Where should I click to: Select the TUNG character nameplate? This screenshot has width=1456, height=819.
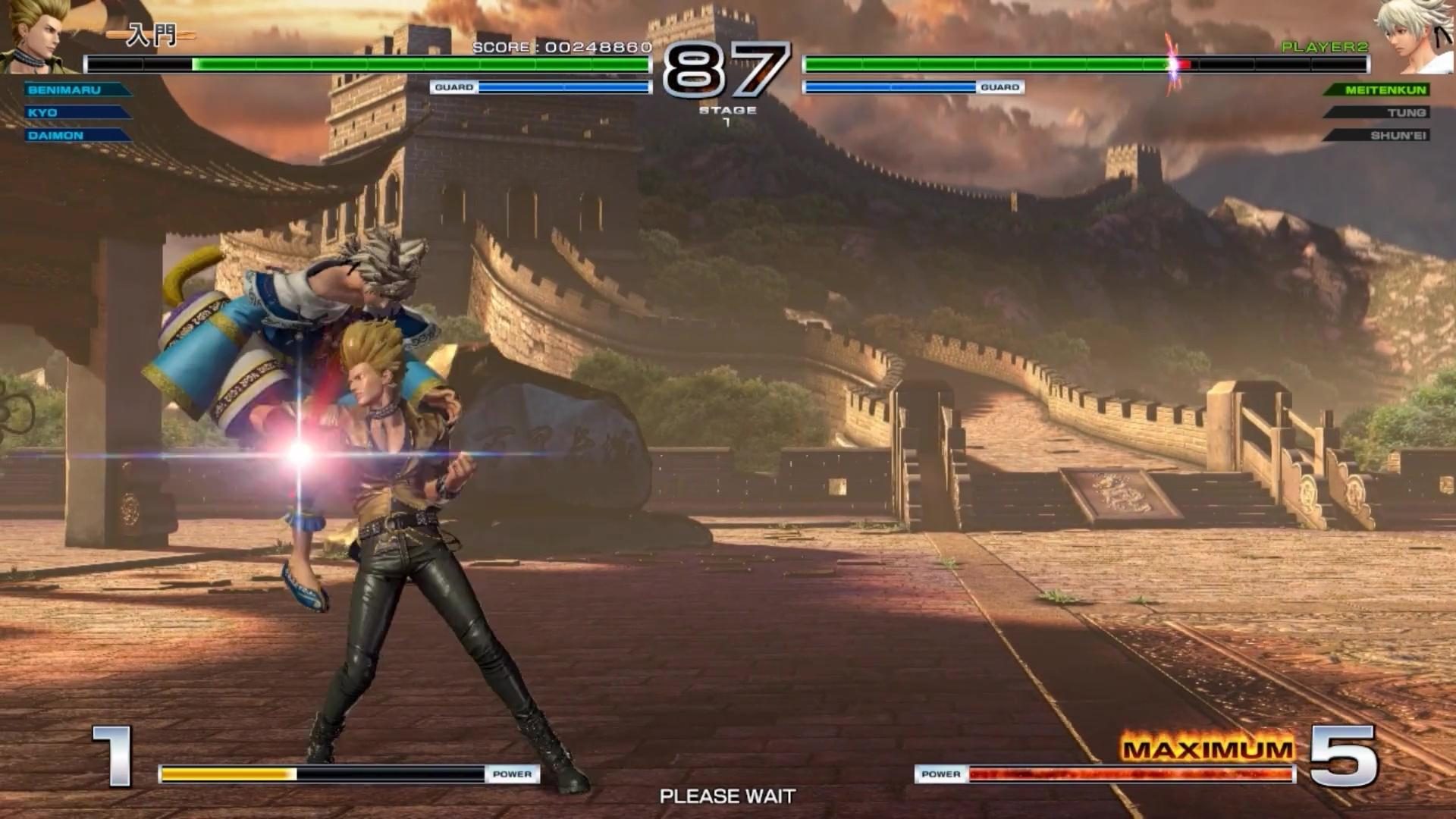point(1409,112)
